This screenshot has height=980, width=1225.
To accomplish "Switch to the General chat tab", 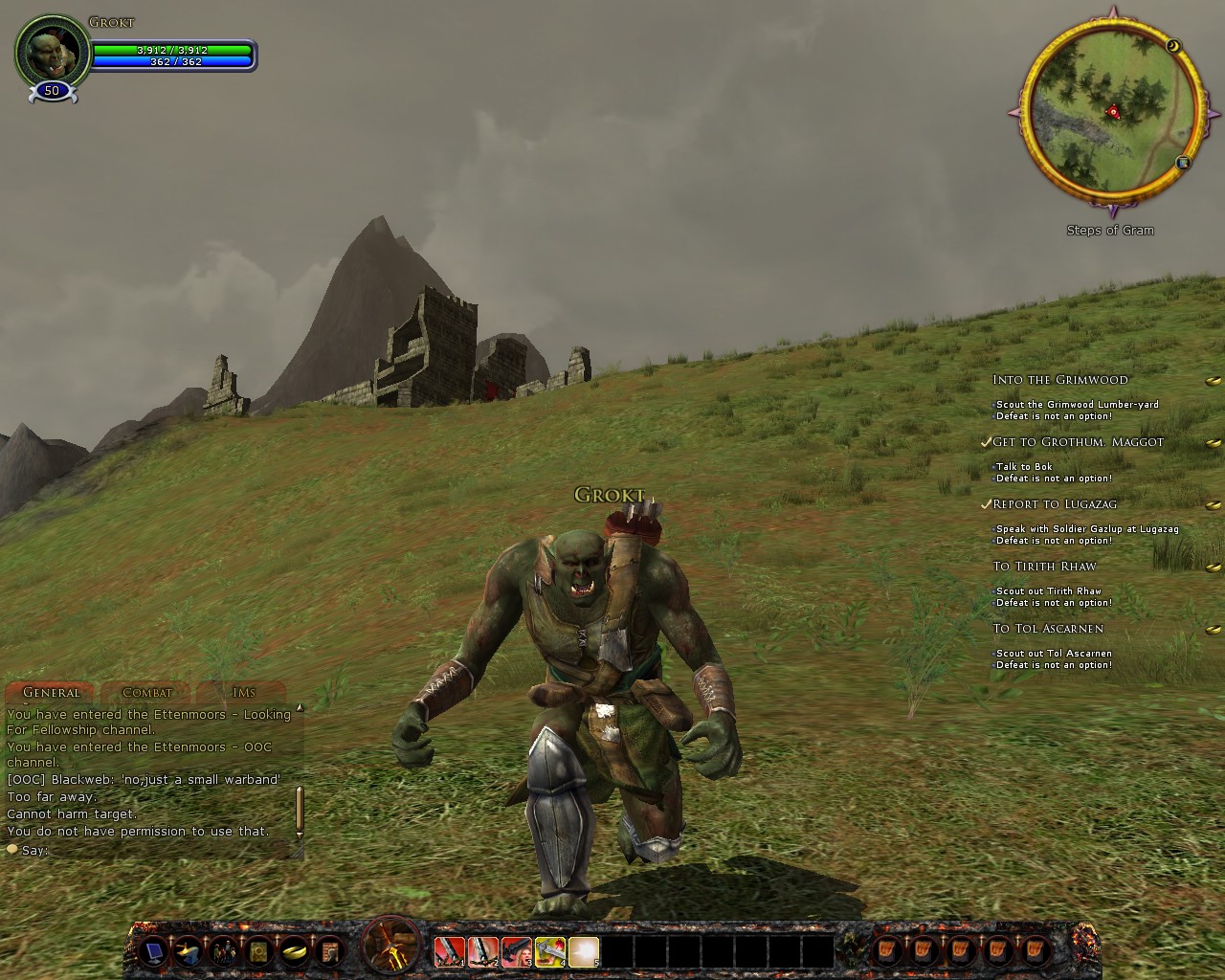I will click(x=51, y=692).
